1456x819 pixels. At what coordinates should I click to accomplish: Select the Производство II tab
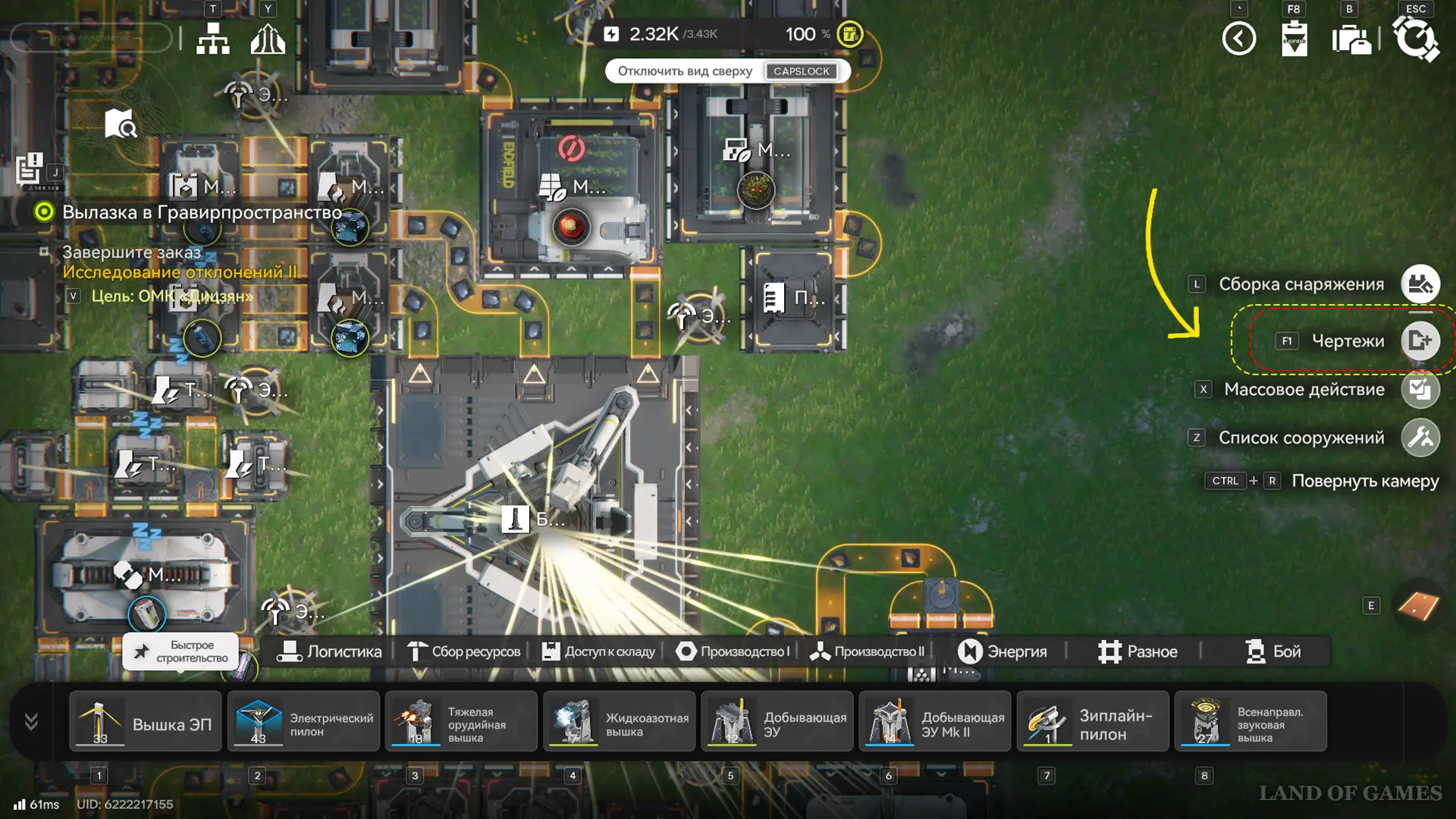coord(868,651)
